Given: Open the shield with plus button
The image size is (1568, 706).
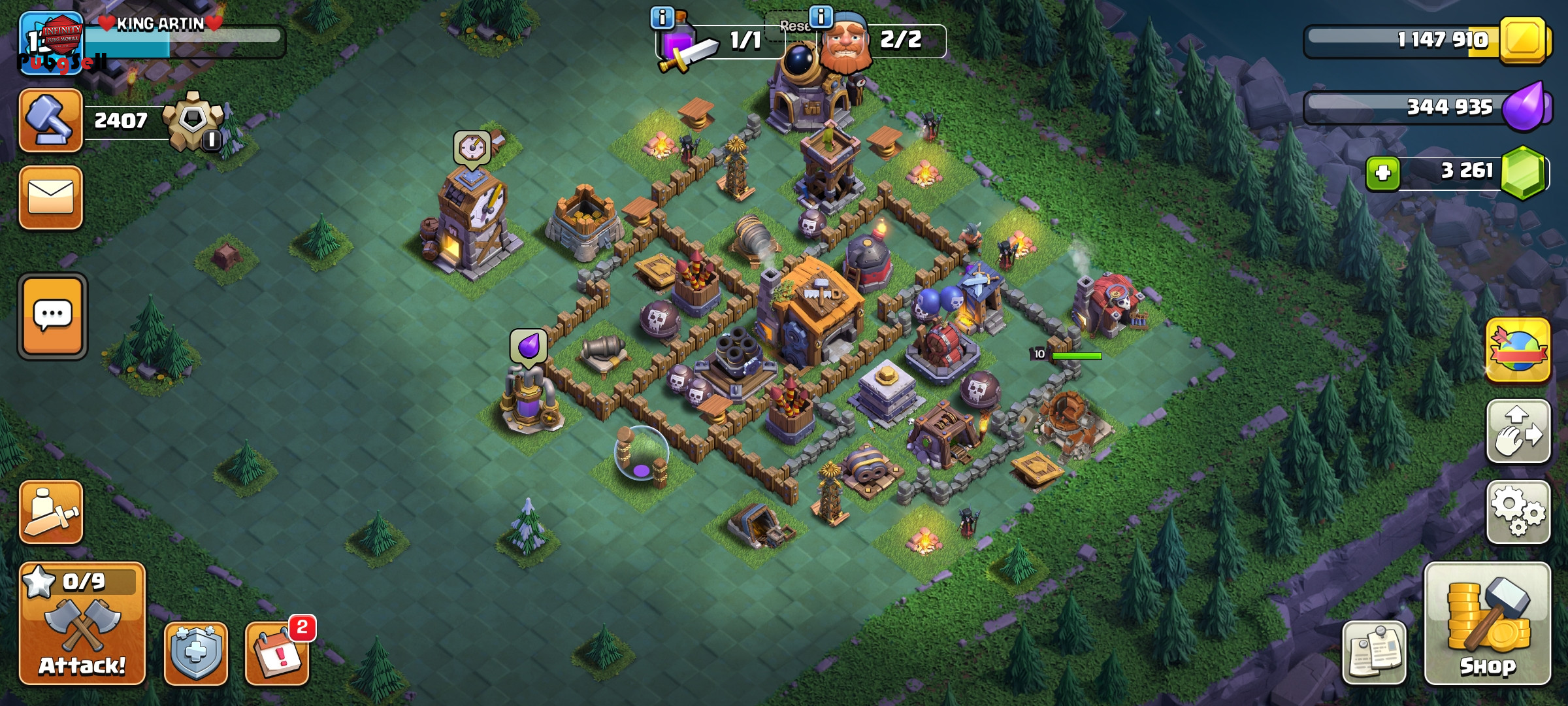Looking at the screenshot, I should point(195,653).
